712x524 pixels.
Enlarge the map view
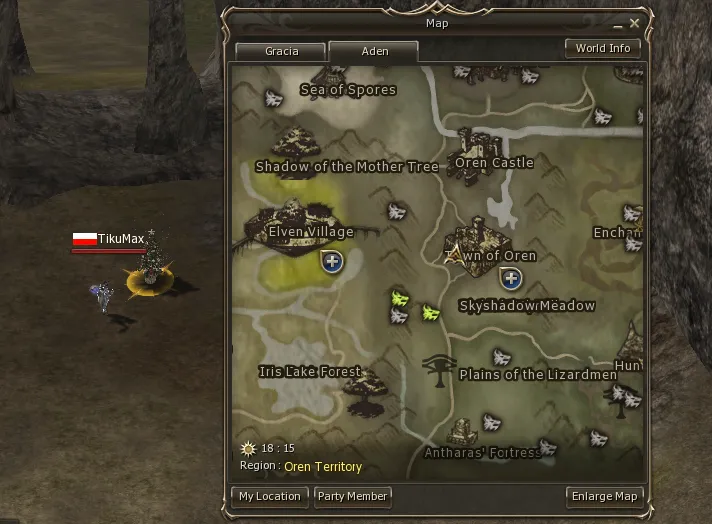pos(604,496)
